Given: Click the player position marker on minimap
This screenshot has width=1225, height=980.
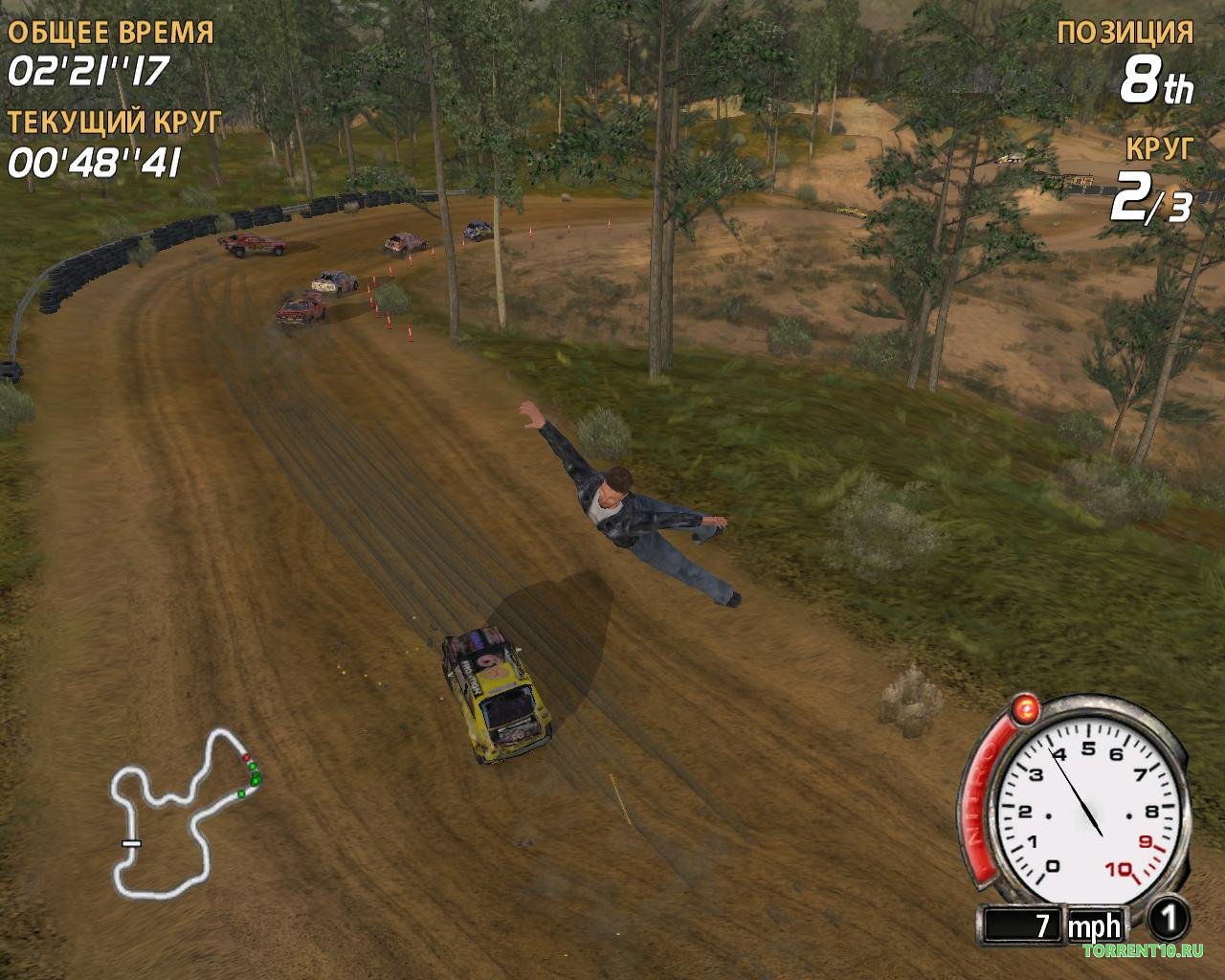Looking at the screenshot, I should pos(247,757).
